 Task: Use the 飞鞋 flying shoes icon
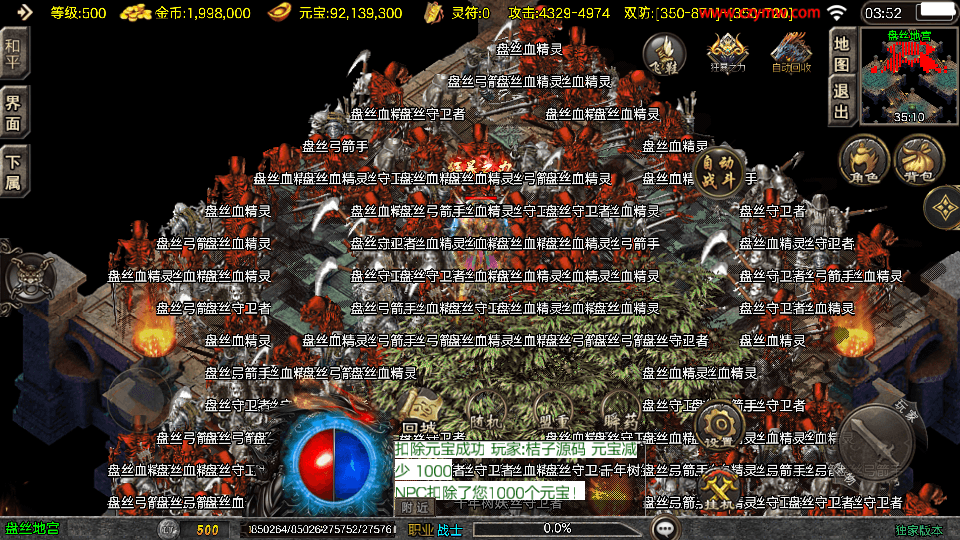click(x=664, y=52)
